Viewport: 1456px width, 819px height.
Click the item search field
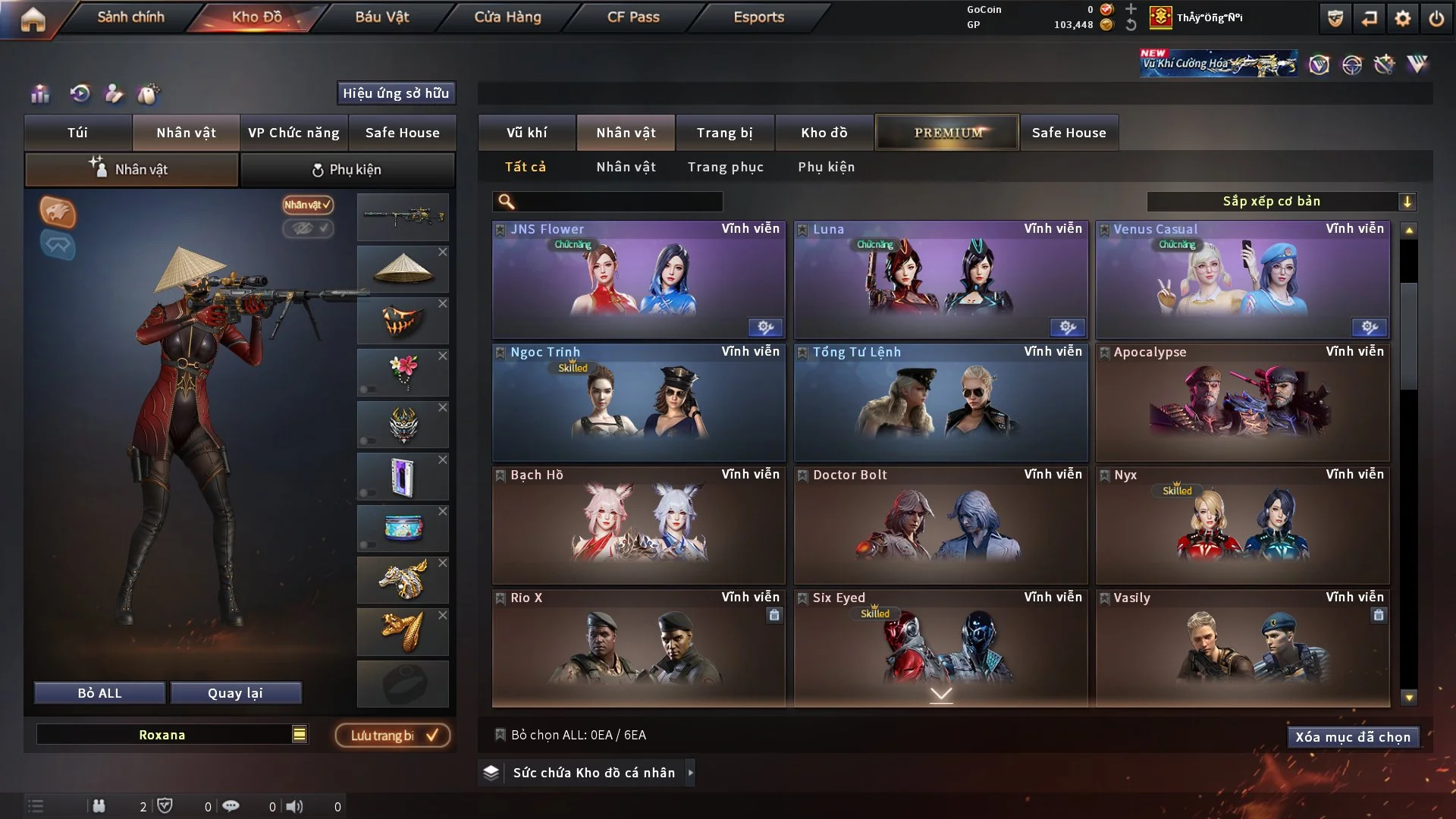pyautogui.click(x=618, y=201)
